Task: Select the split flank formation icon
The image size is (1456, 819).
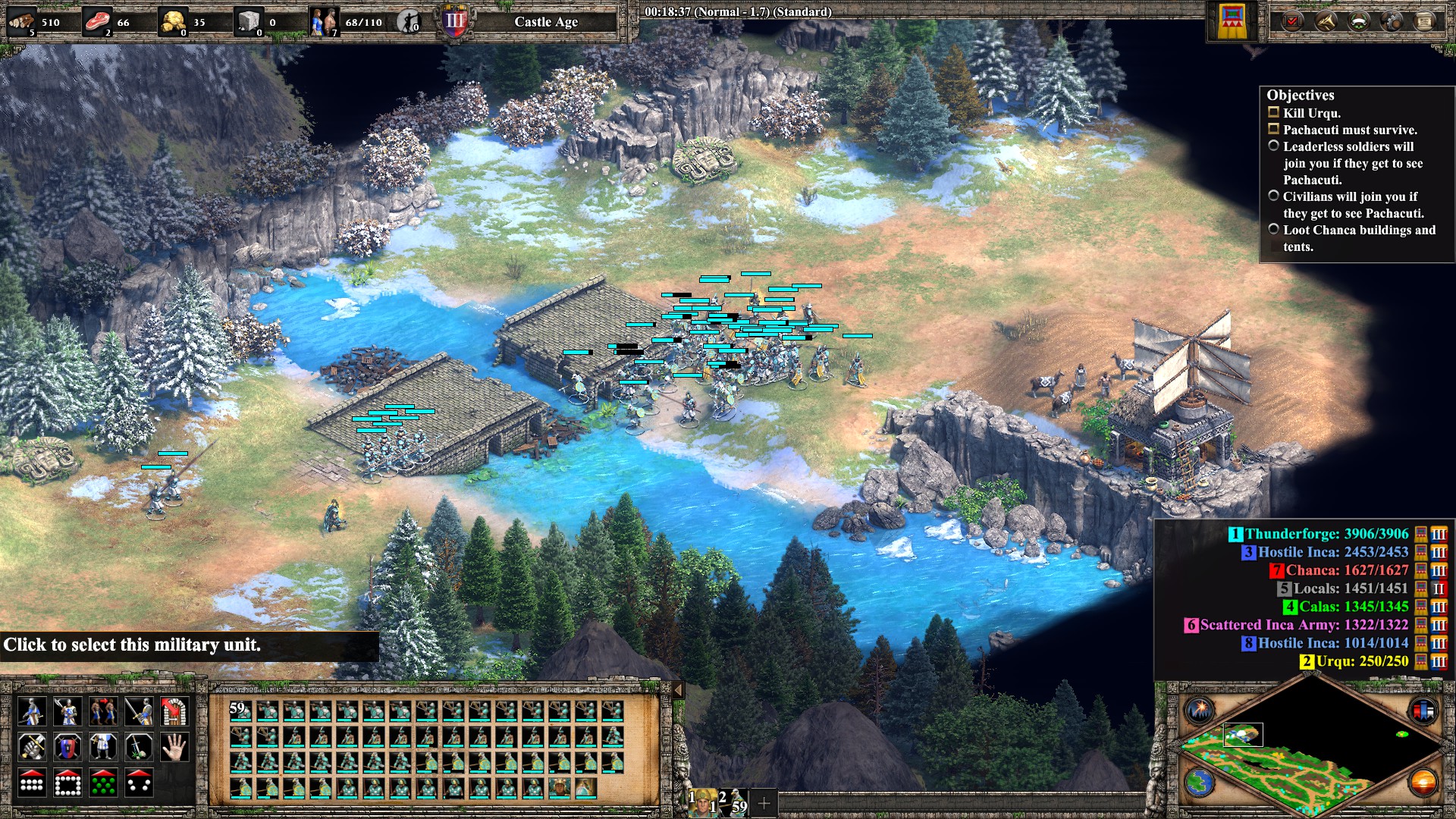Action: tap(139, 783)
